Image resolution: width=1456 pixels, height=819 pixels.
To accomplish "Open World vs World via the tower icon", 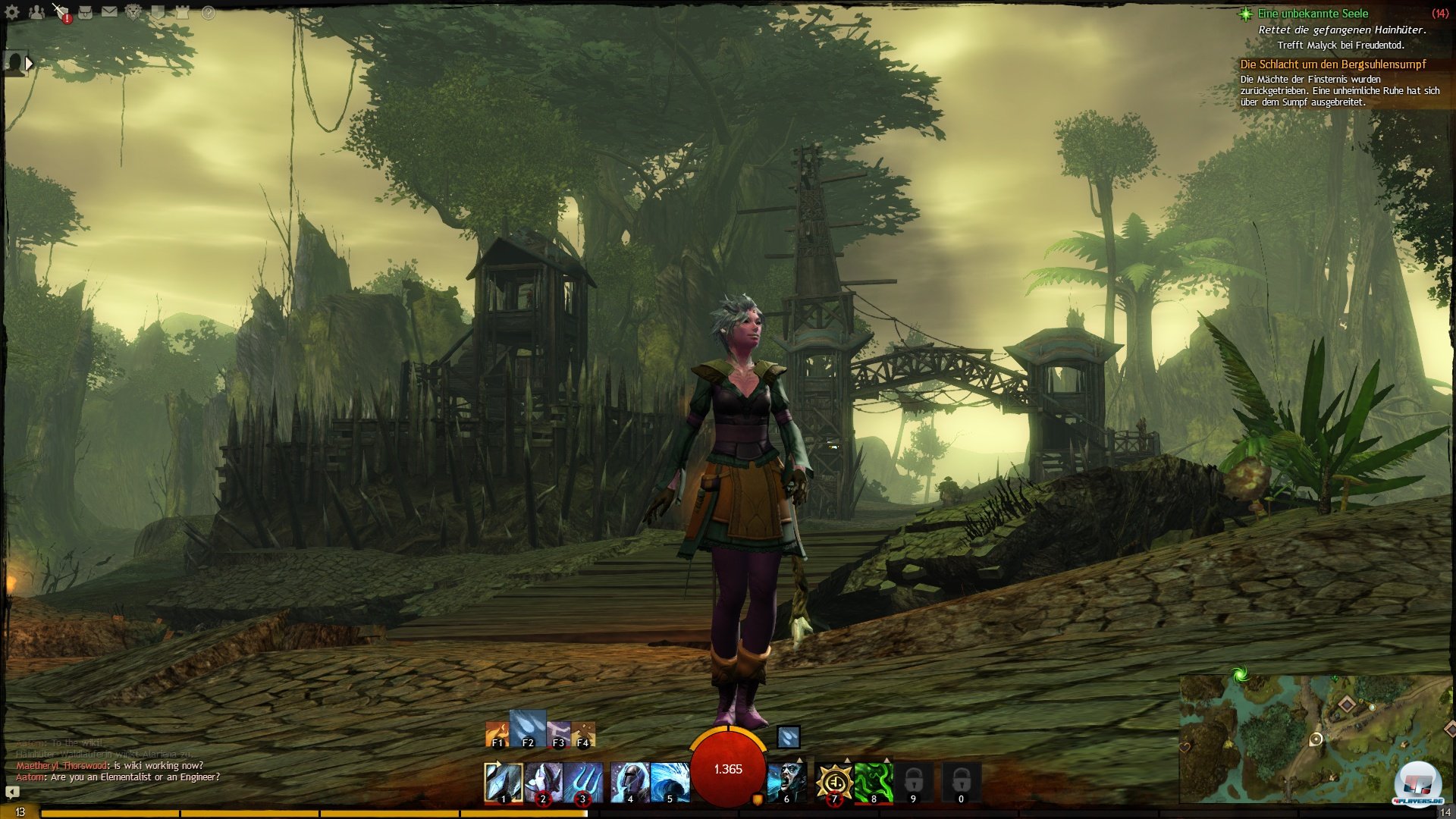I will (182, 12).
